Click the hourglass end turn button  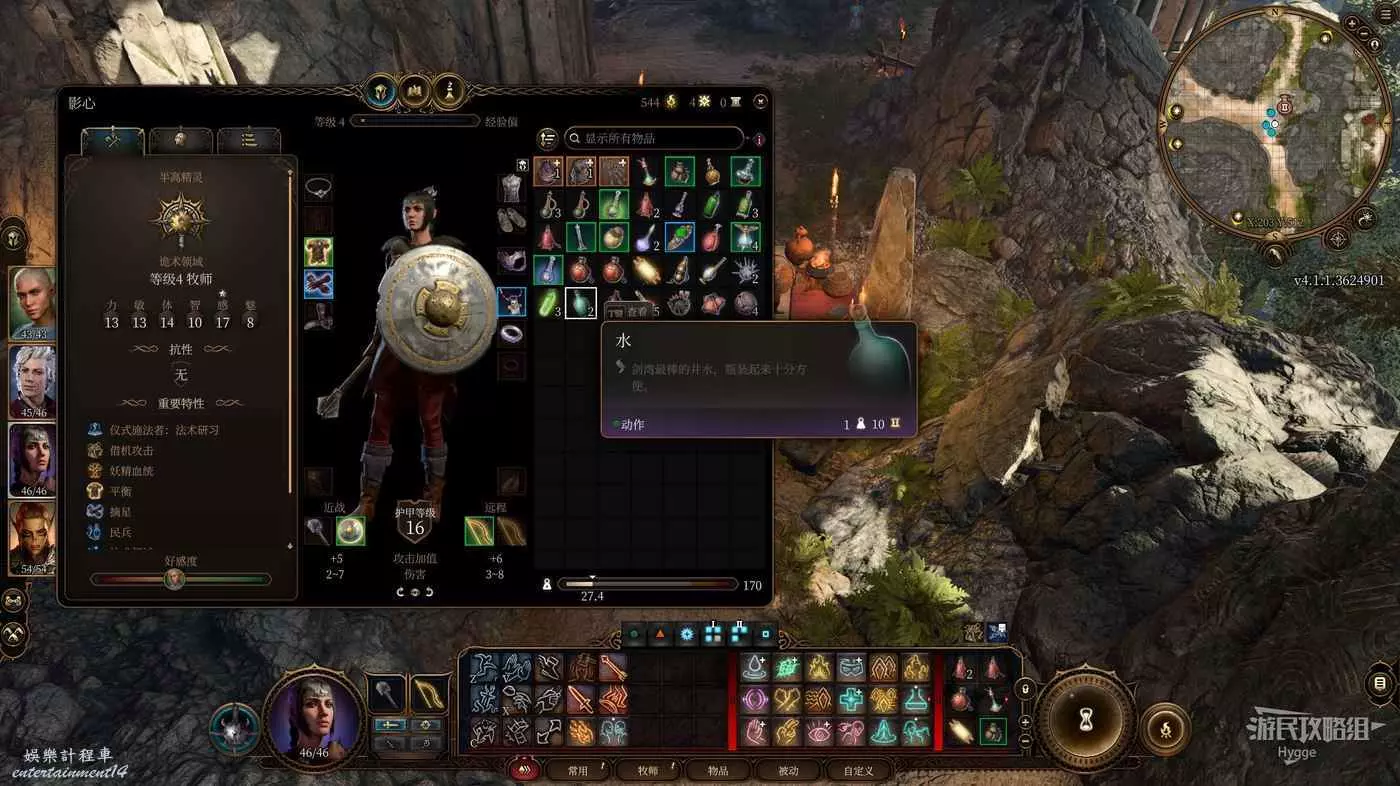(1084, 716)
